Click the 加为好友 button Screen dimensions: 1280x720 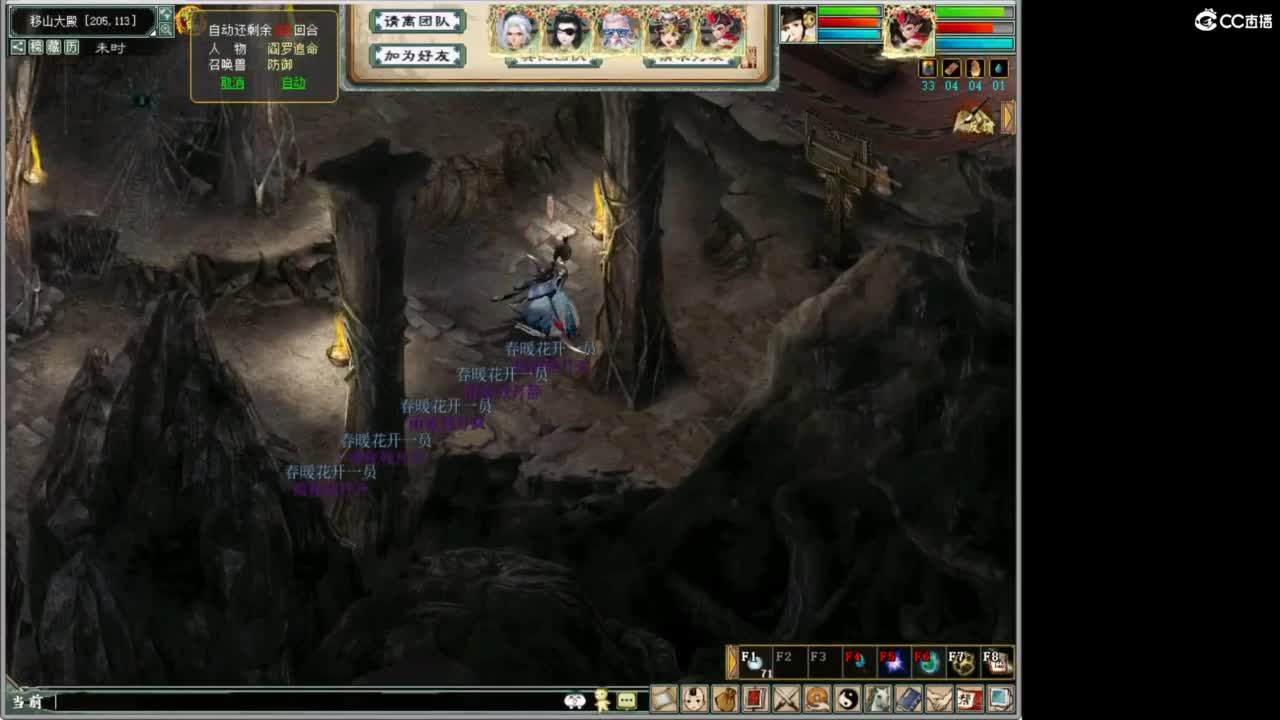[415, 57]
